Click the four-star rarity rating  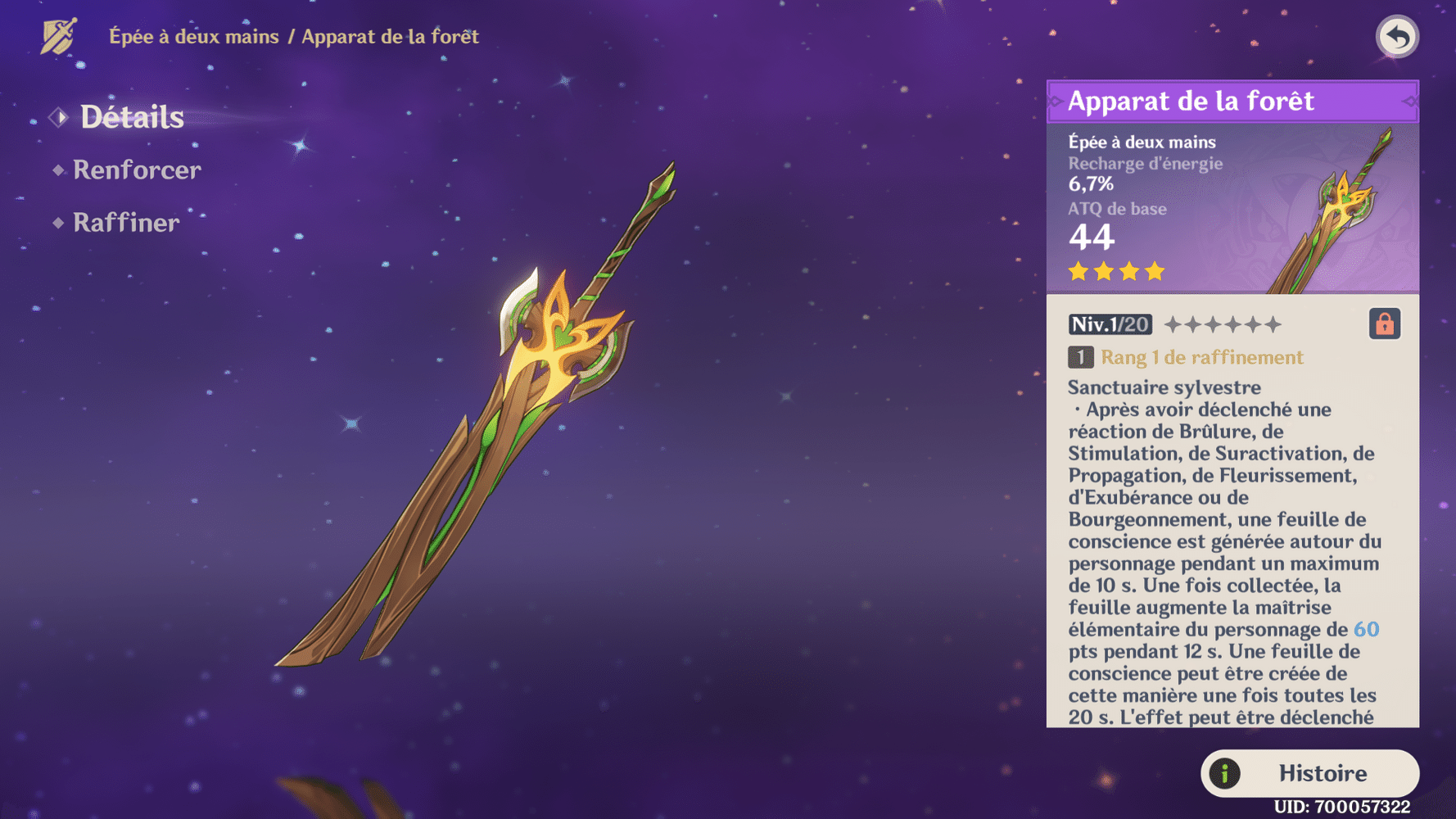click(1114, 270)
